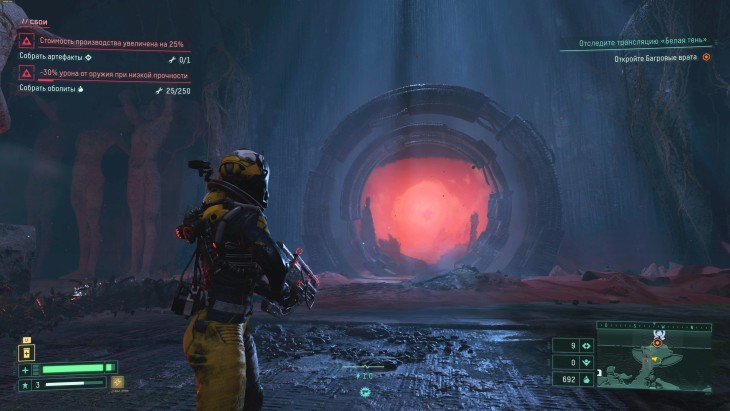Open the «Собрать оболиты» objective

(49, 89)
